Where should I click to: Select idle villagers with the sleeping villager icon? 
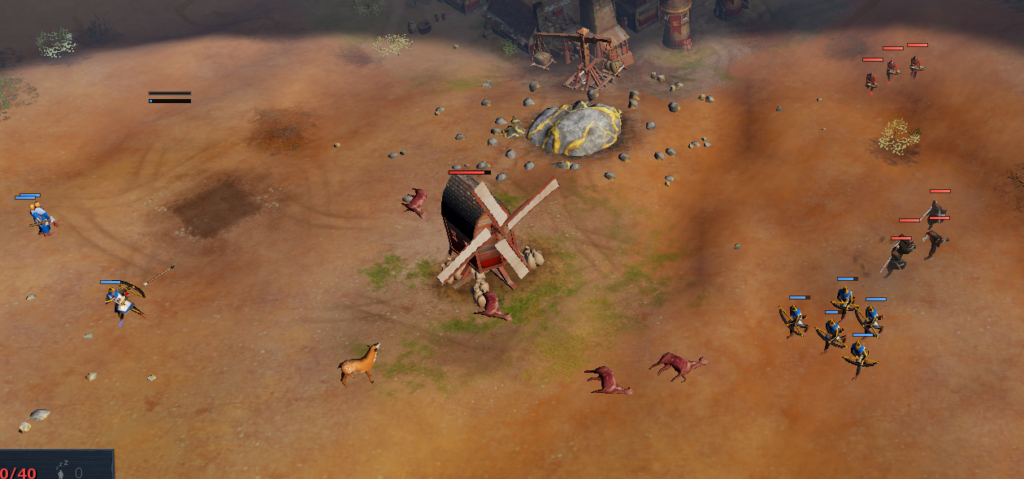click(x=63, y=470)
